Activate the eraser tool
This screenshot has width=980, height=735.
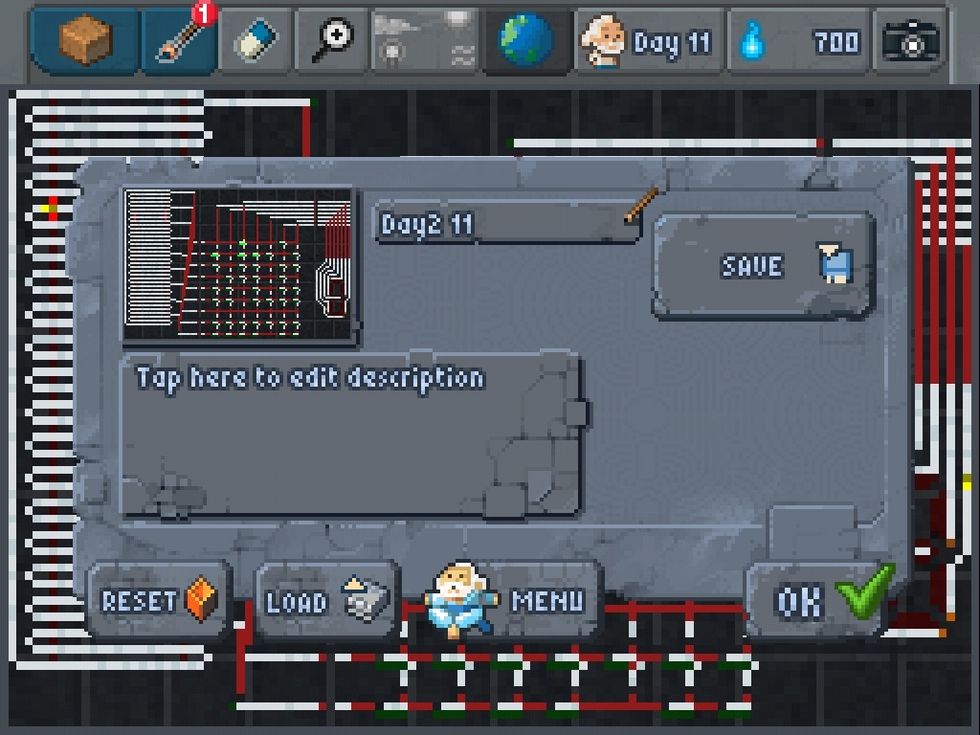click(255, 42)
